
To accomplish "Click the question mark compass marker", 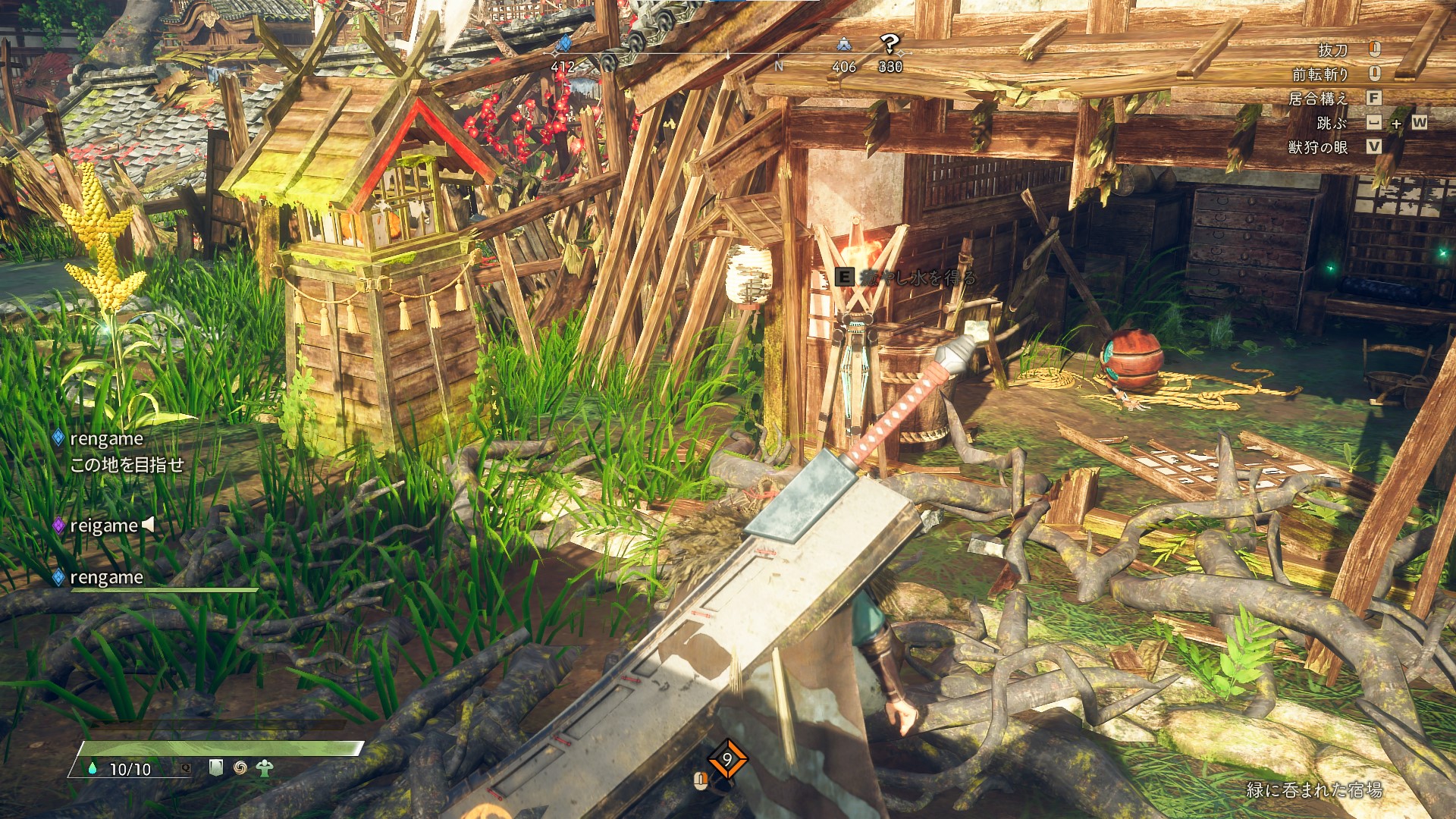I will point(890,45).
